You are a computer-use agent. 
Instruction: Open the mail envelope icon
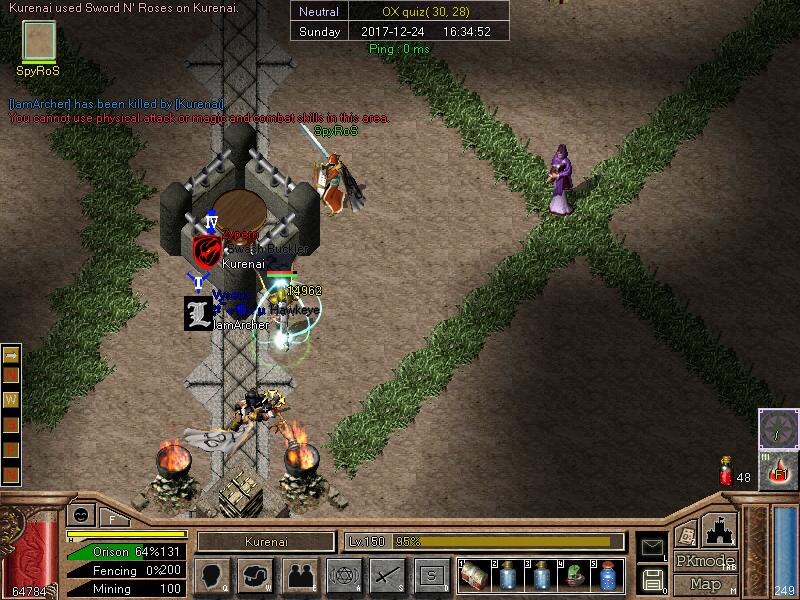click(651, 546)
